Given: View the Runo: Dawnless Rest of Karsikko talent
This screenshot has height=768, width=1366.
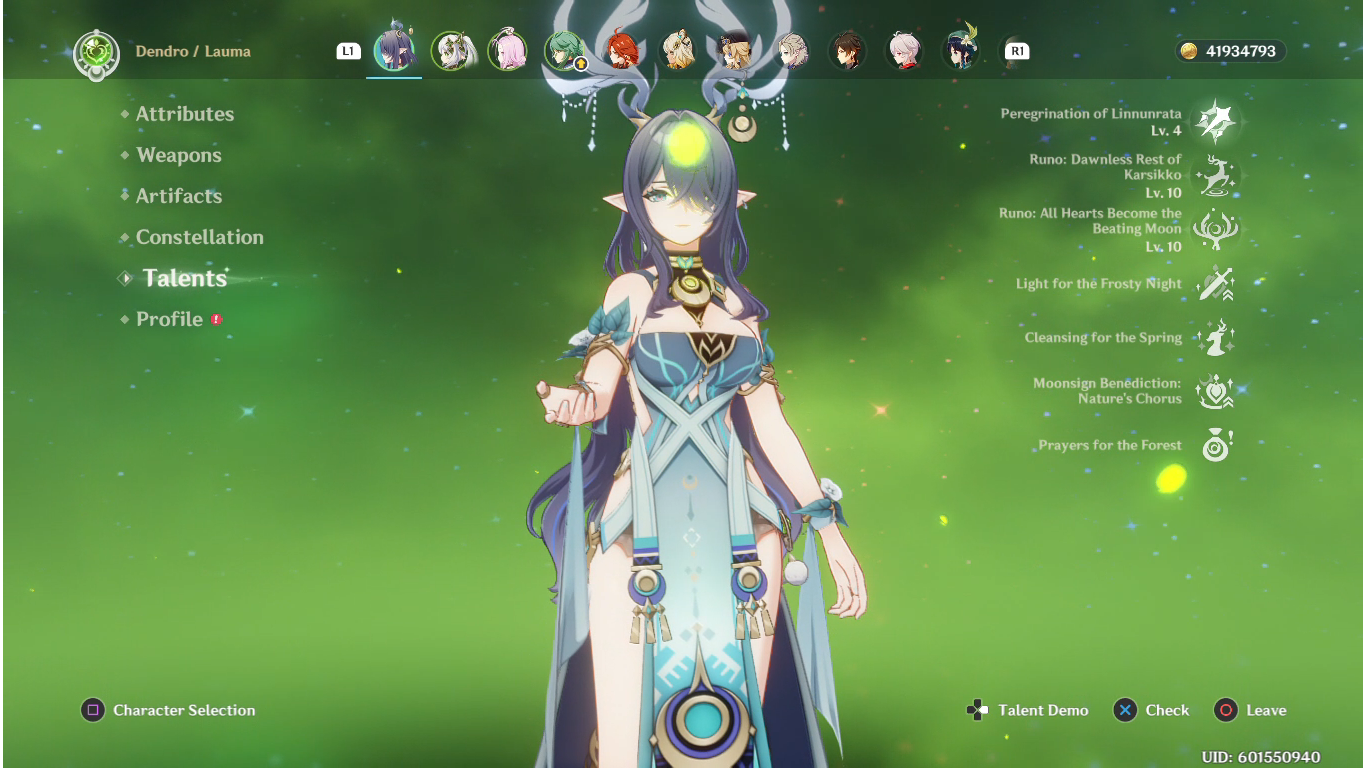Looking at the screenshot, I should (x=1216, y=176).
